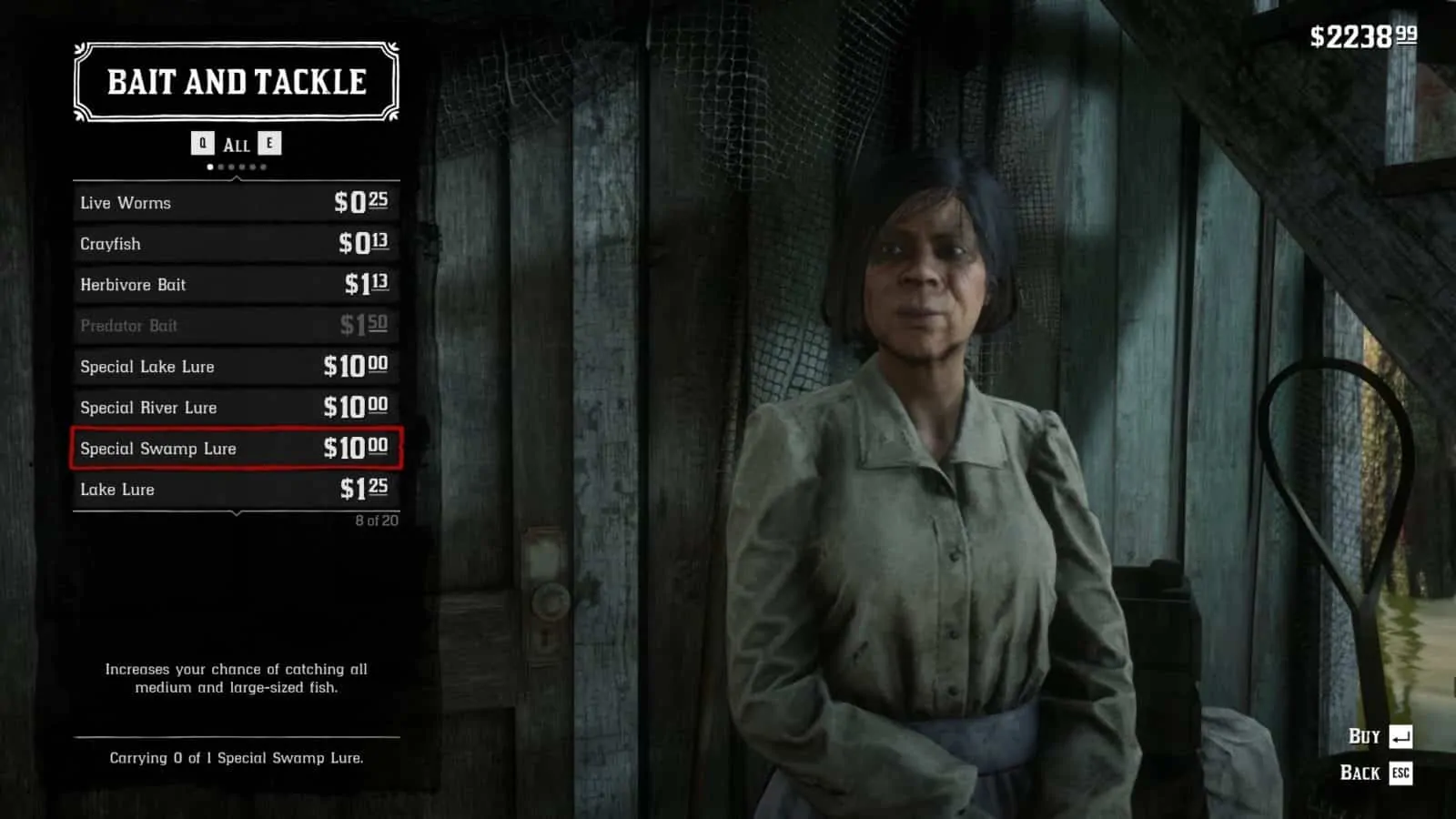Click the 8 of 20 page counter
Screen dimensions: 1456x819
[376, 519]
